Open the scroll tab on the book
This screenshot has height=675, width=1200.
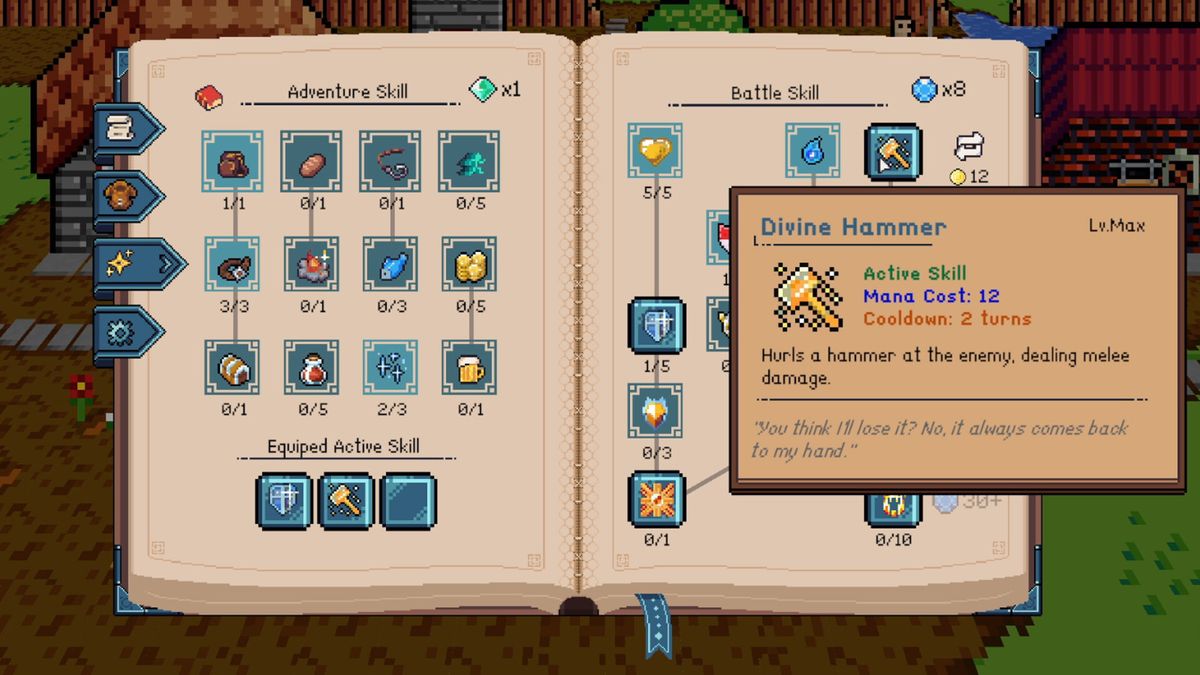click(x=124, y=128)
